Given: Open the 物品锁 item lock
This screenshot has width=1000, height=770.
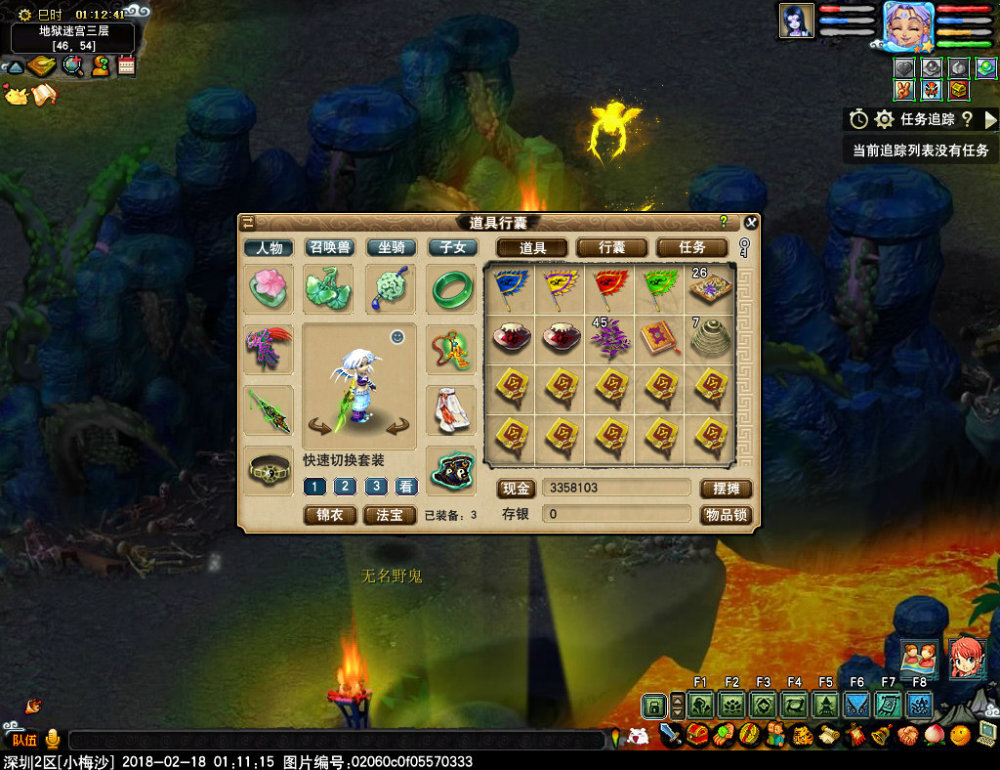Looking at the screenshot, I should (725, 515).
